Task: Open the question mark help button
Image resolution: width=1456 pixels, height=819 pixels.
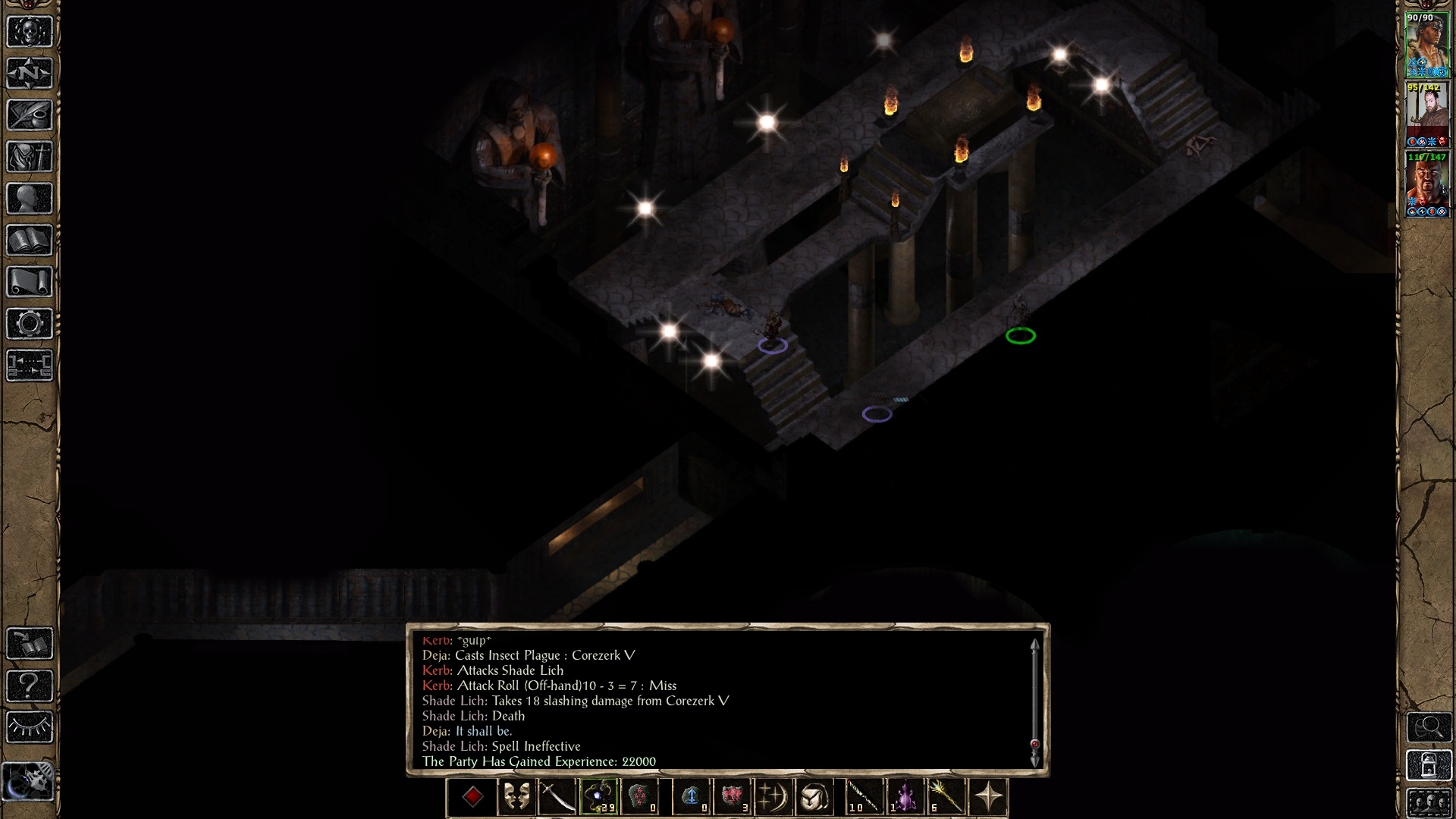Action: (30, 686)
